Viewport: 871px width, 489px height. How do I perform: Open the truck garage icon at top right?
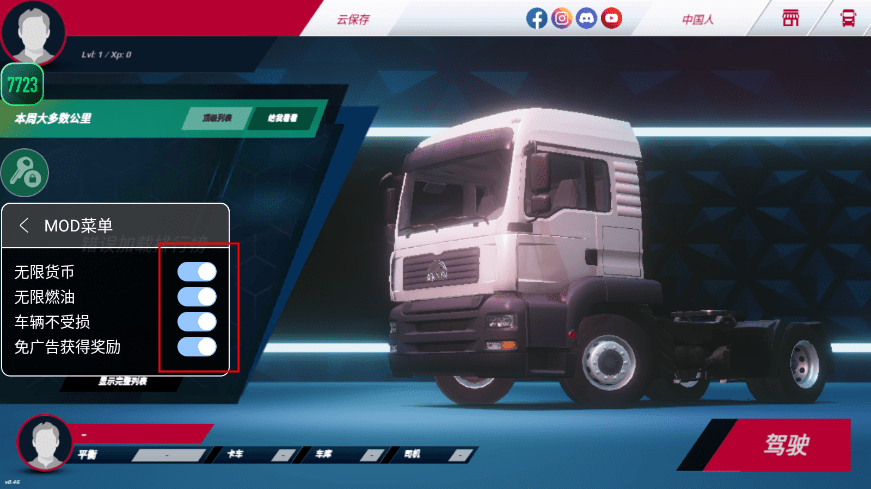848,18
